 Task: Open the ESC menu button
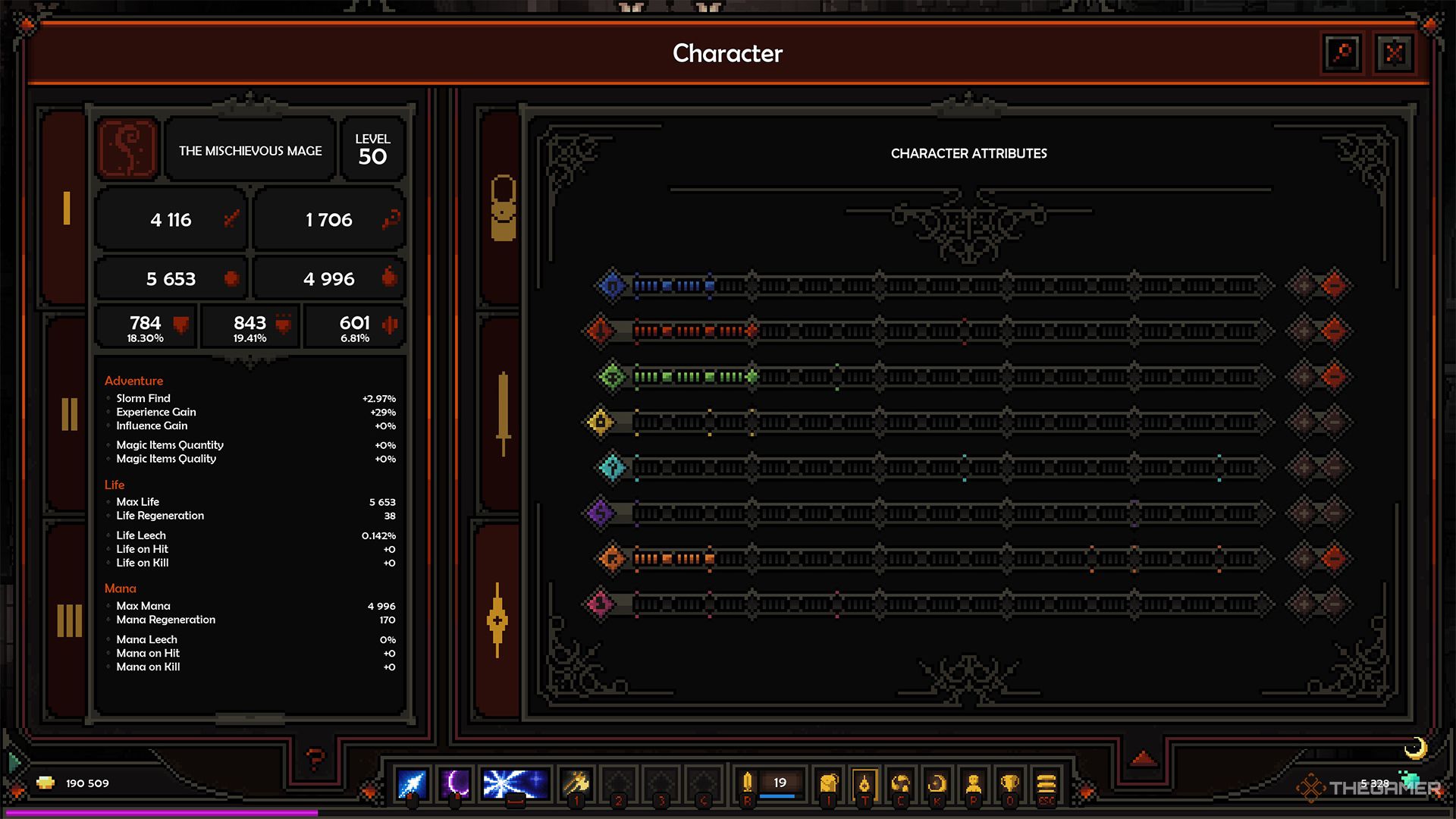pyautogui.click(x=1046, y=784)
